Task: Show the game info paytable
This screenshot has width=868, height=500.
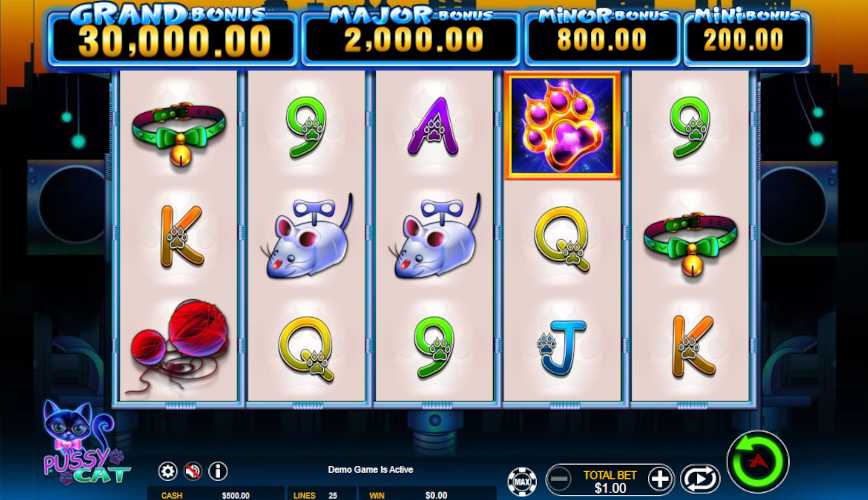Action: (218, 471)
